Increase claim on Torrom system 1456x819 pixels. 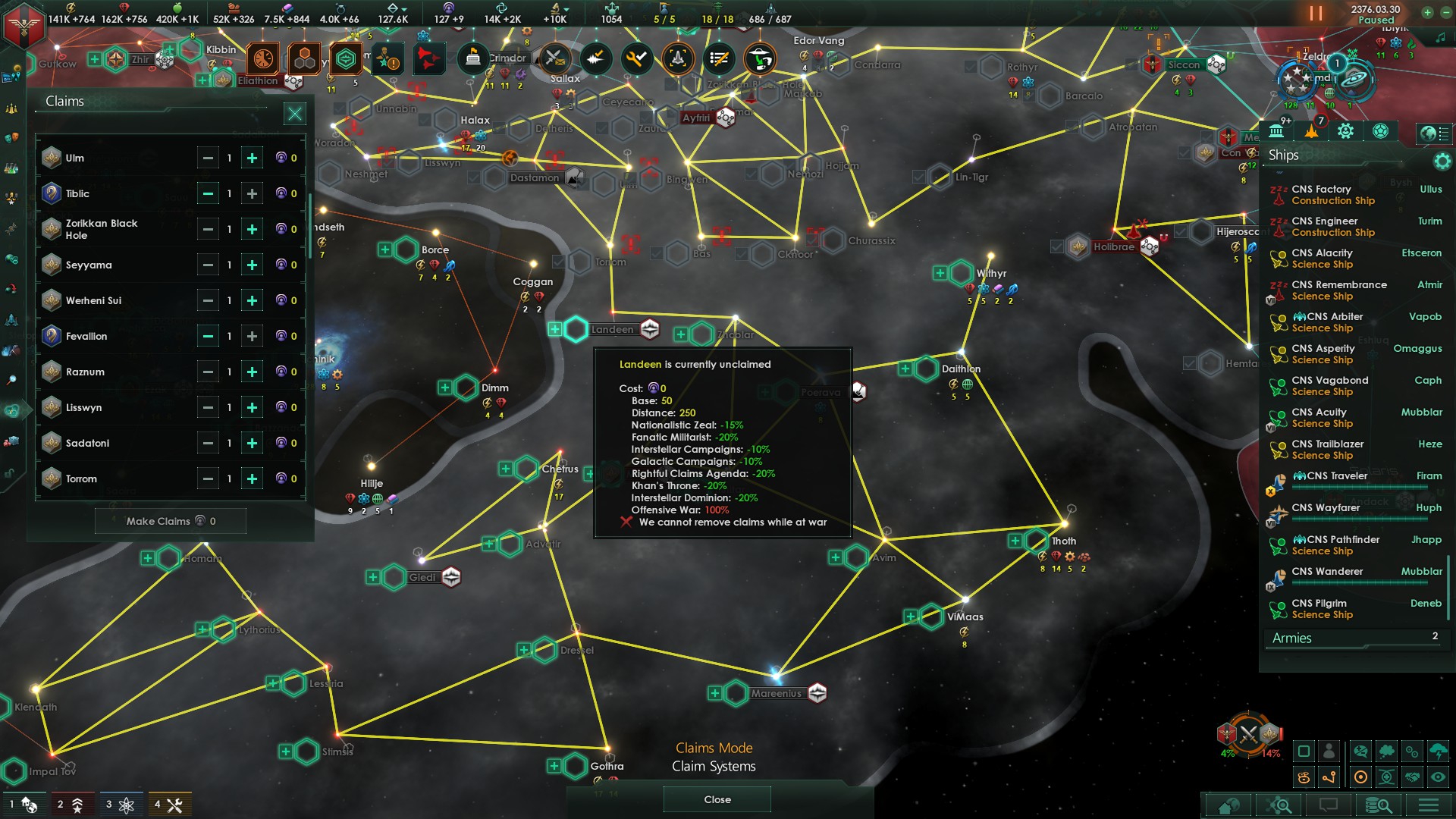coord(252,479)
